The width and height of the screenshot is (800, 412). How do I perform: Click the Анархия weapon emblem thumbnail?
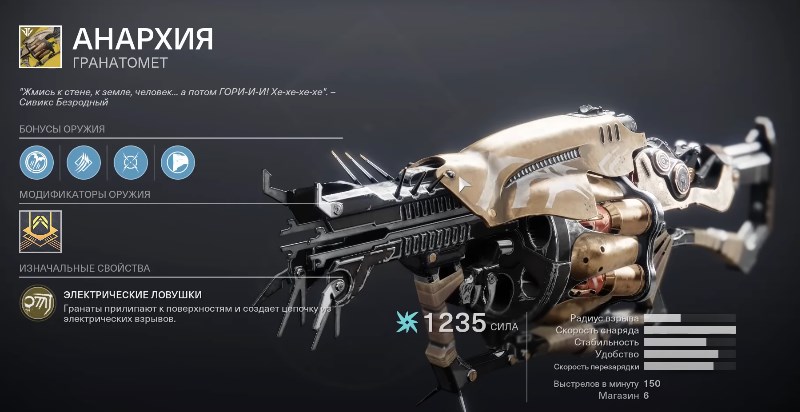coord(41,46)
